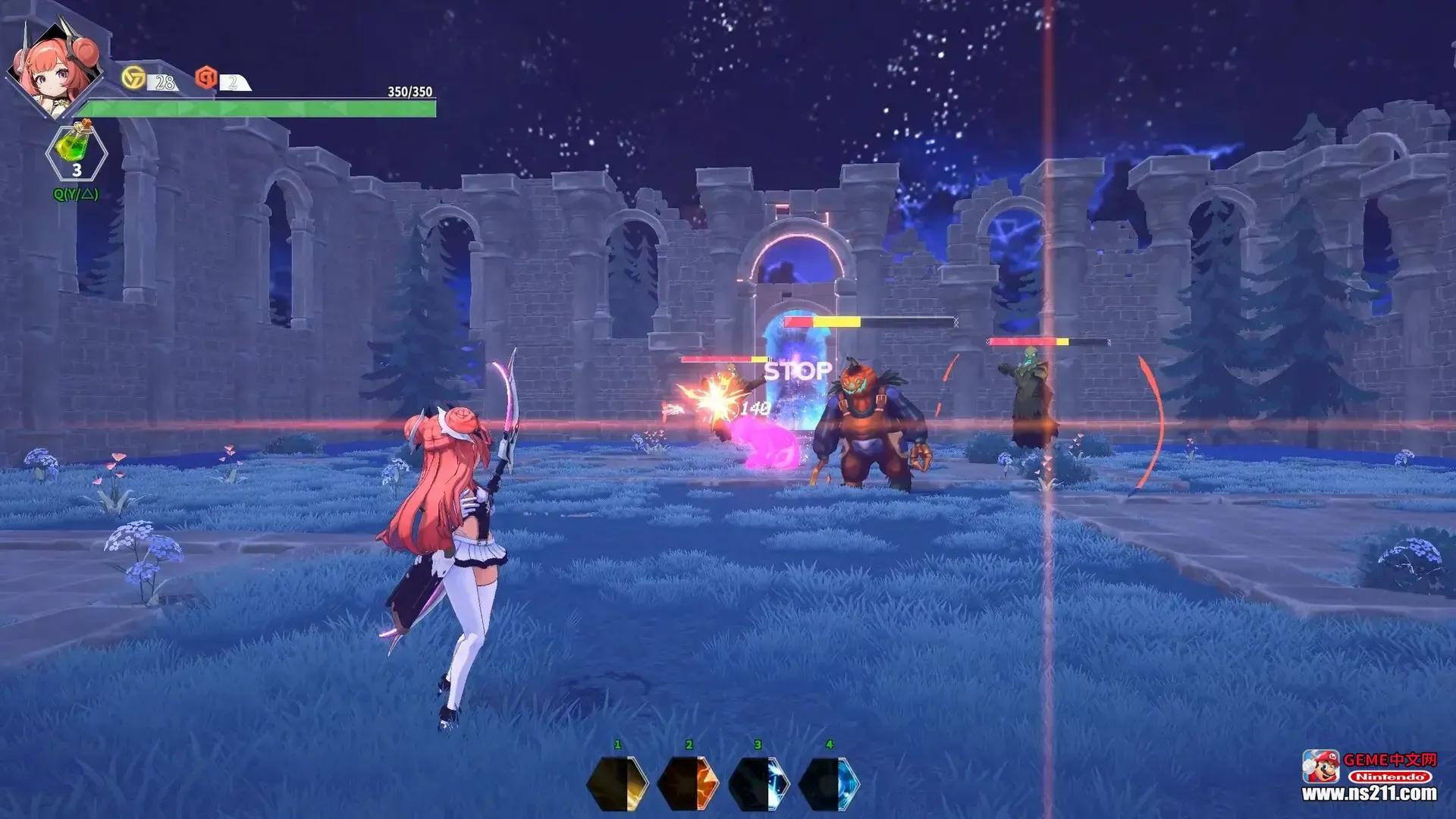1456x819 pixels.
Task: Activate the golden skill in slot 1
Action: [617, 783]
